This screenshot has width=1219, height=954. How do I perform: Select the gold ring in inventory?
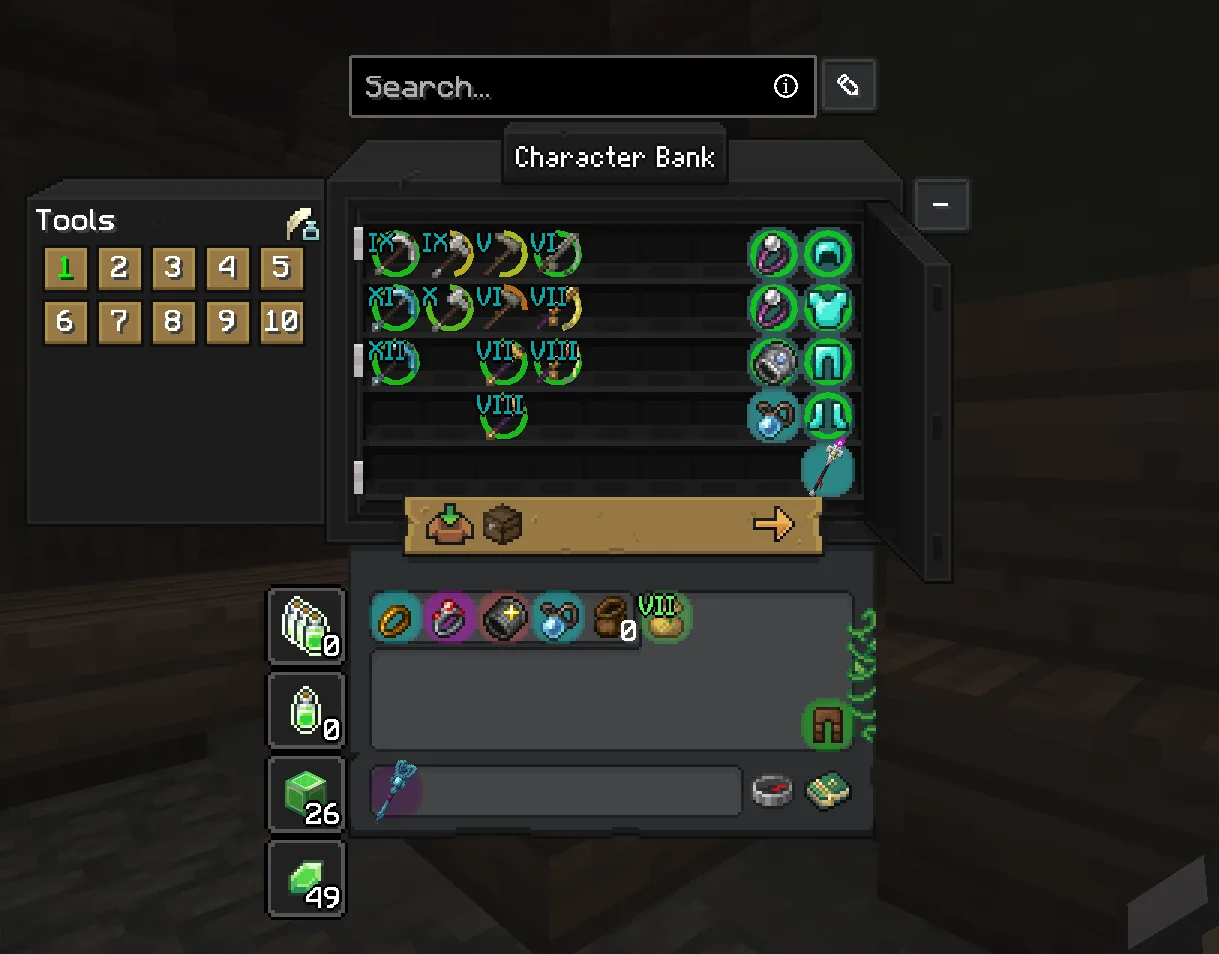(x=396, y=619)
